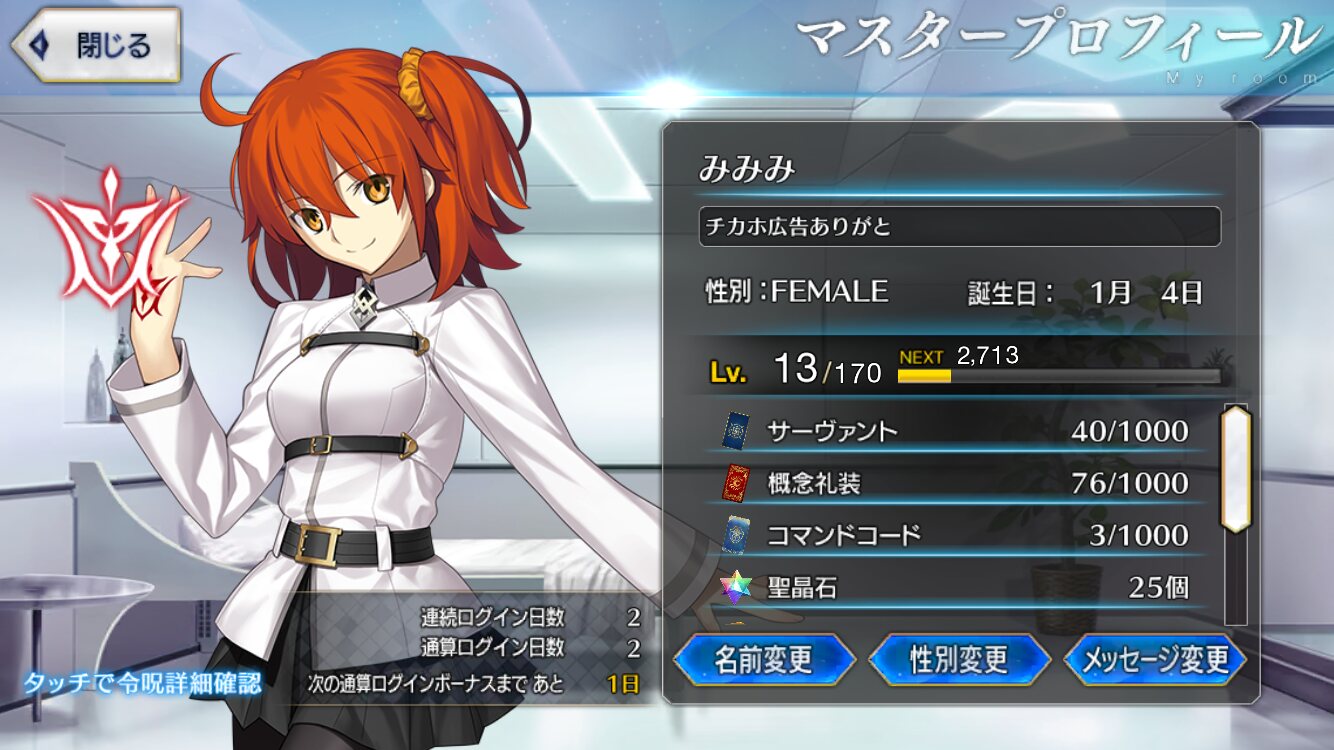Close the Master Profile screen with 閉じる

tap(96, 46)
